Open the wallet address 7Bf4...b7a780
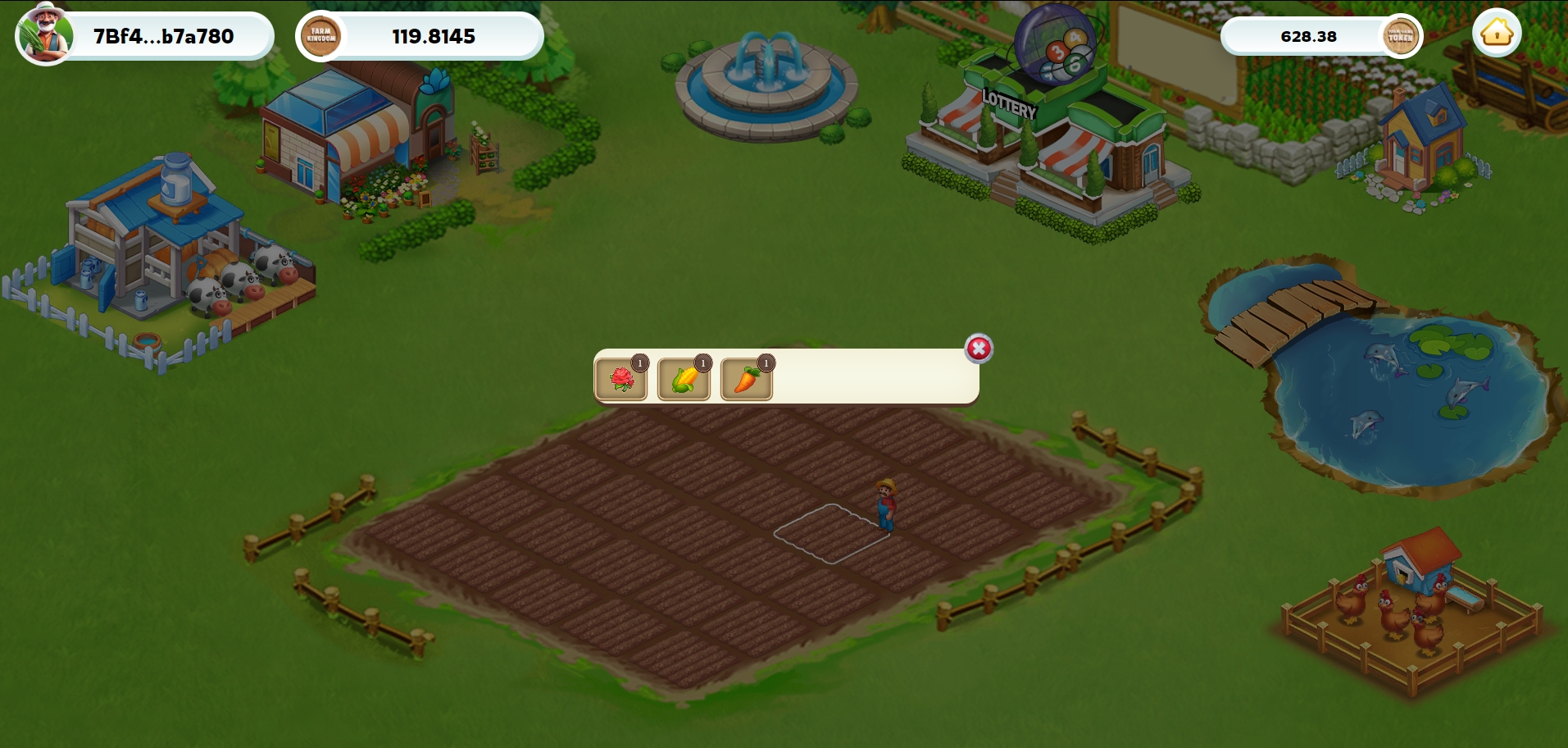1568x748 pixels. [x=164, y=36]
